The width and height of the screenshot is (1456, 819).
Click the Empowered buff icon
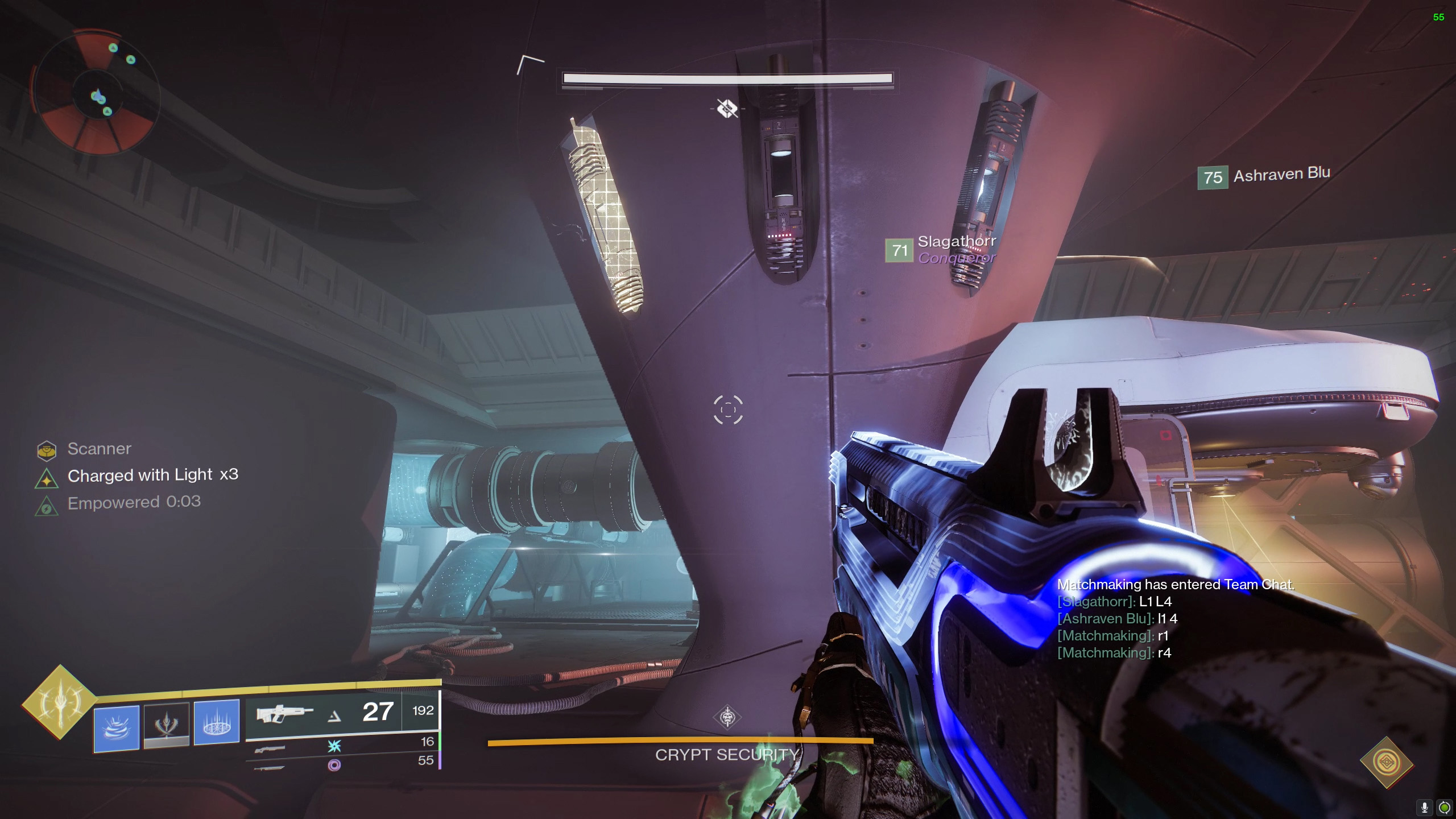tap(47, 506)
